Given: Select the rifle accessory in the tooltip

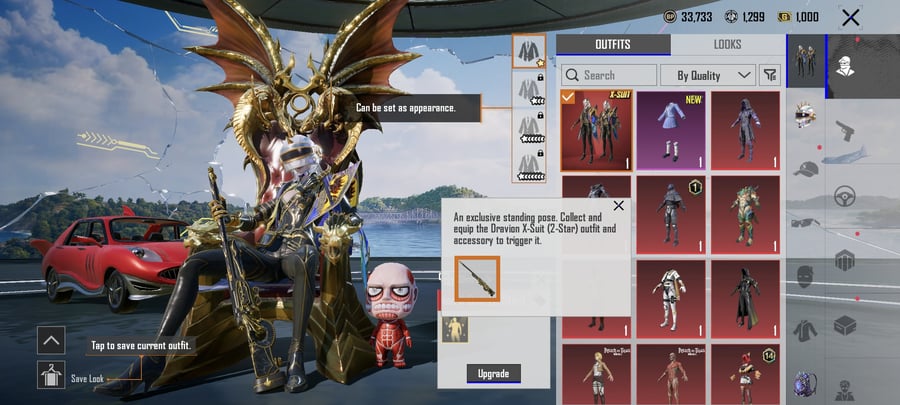Looking at the screenshot, I should (477, 278).
